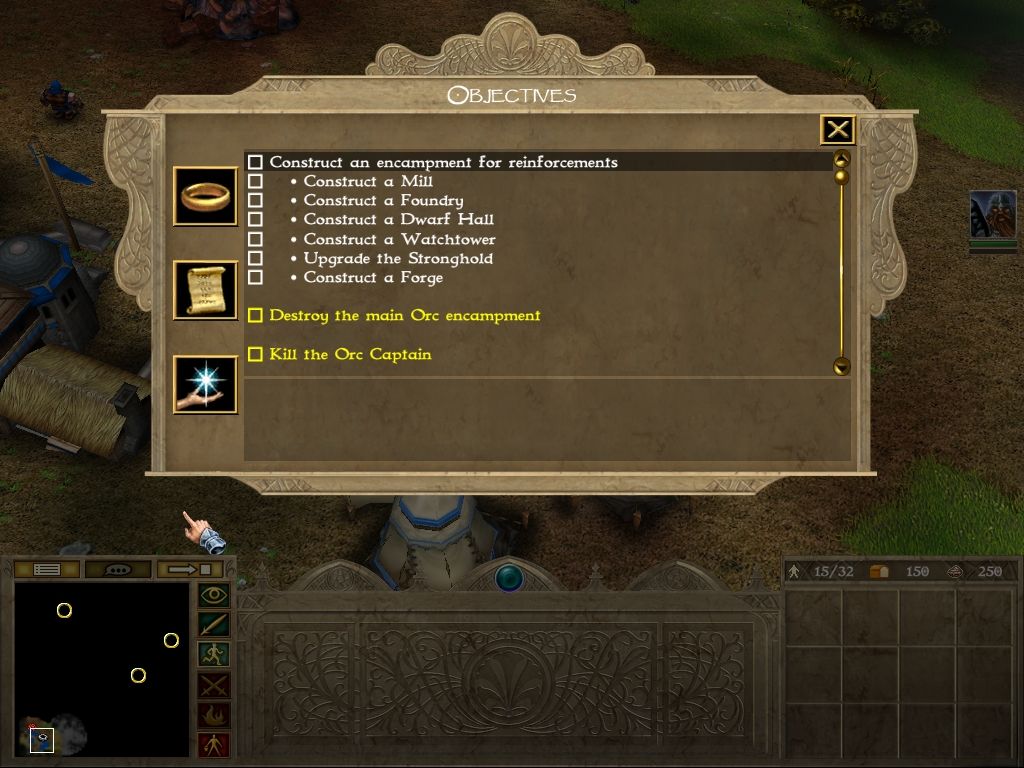Select the Kill the Orc Captain objective
Image resolution: width=1024 pixels, height=768 pixels.
pos(350,355)
